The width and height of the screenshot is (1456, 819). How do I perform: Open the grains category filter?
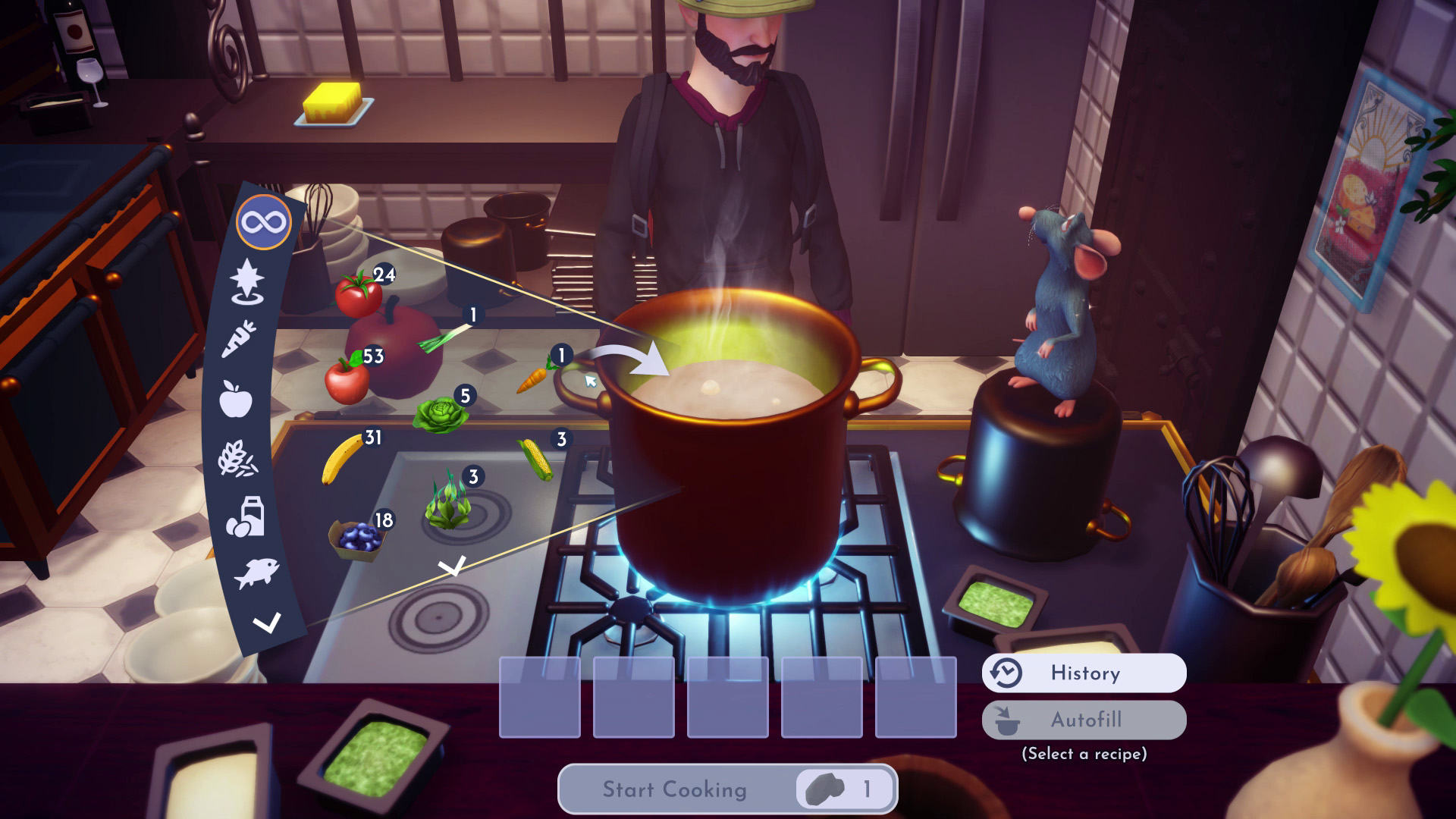237,459
